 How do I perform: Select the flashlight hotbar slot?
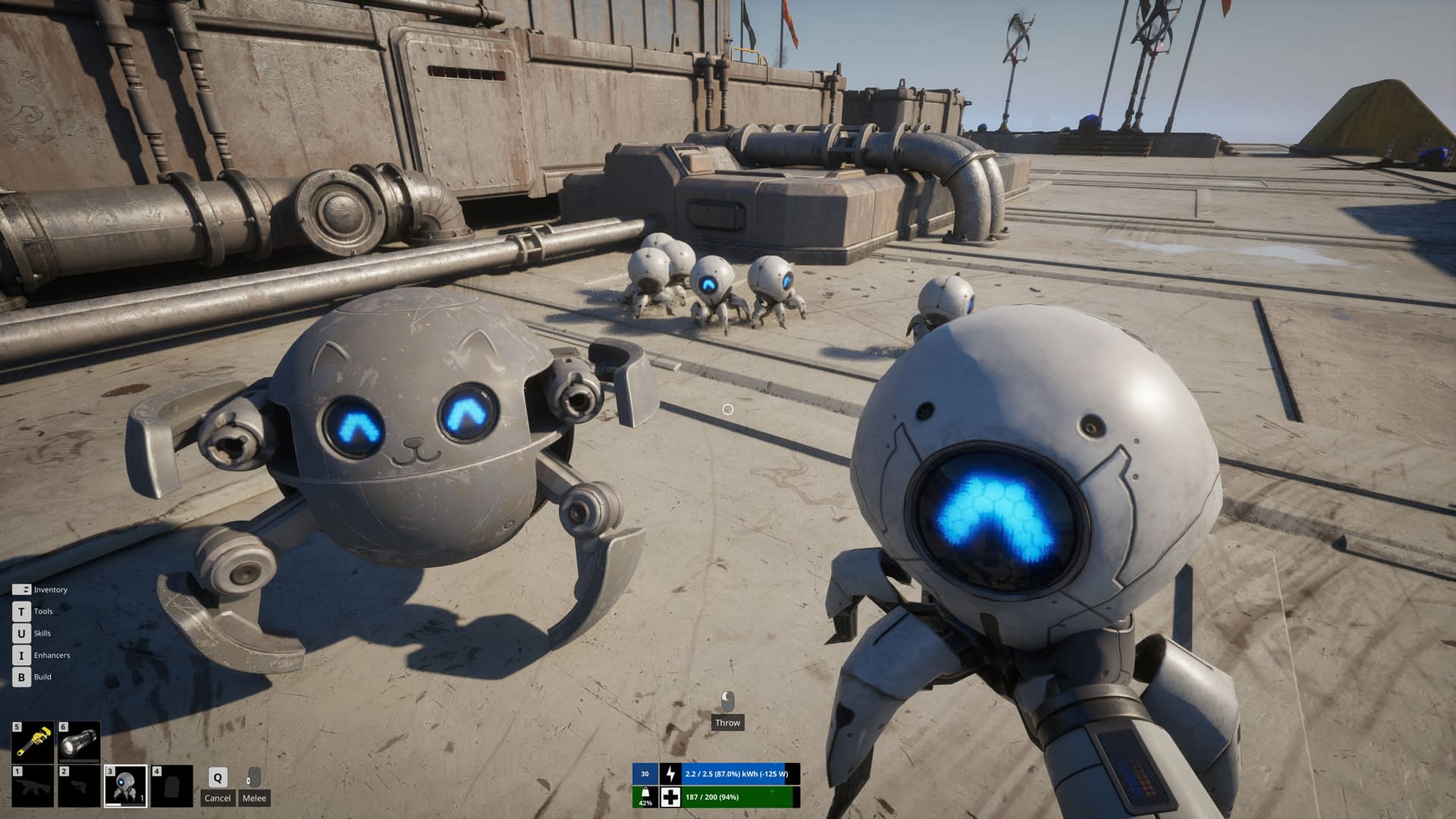[x=80, y=742]
